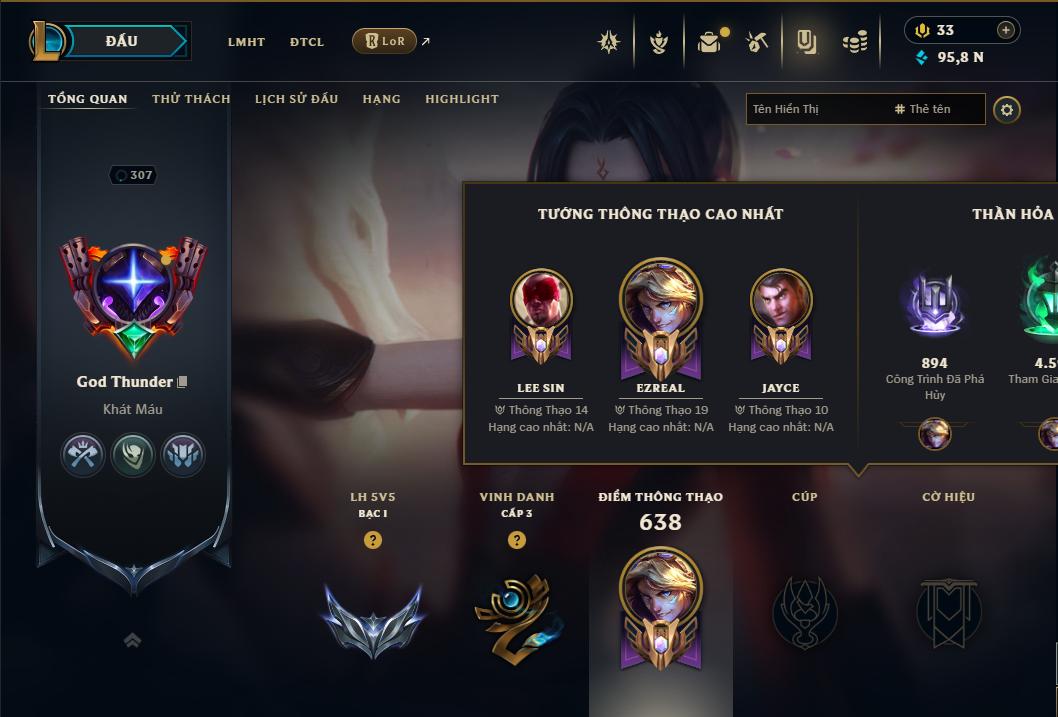Open the LMHT game mode
The image size is (1058, 717).
click(246, 42)
